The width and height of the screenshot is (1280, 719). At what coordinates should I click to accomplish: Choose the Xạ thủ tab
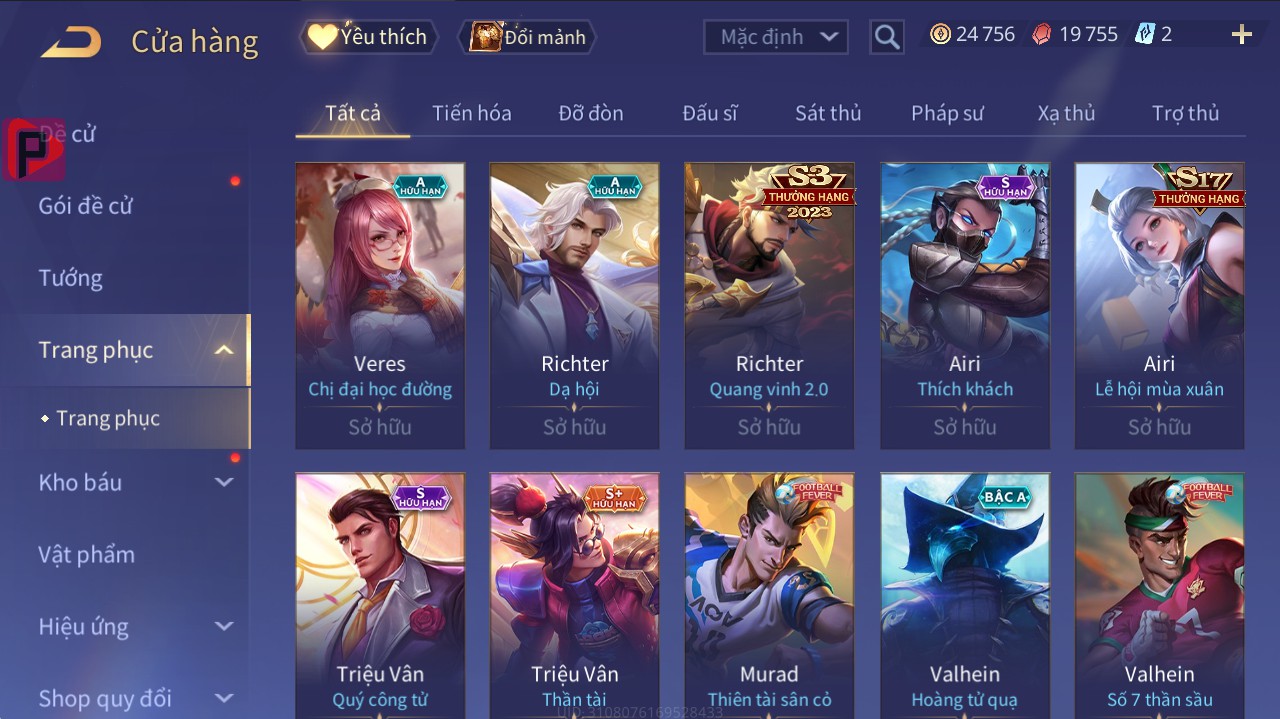tap(1066, 113)
